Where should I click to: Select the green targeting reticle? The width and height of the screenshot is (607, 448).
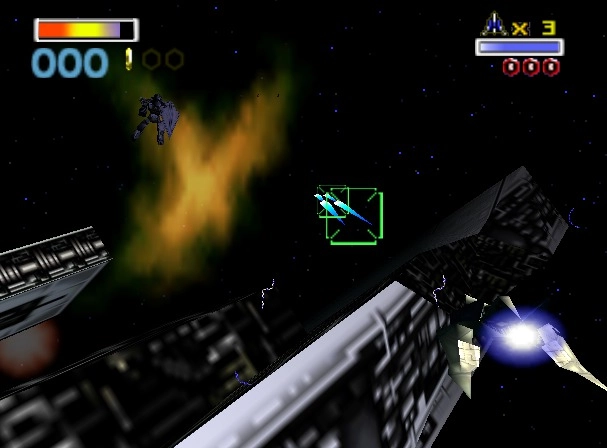(353, 216)
